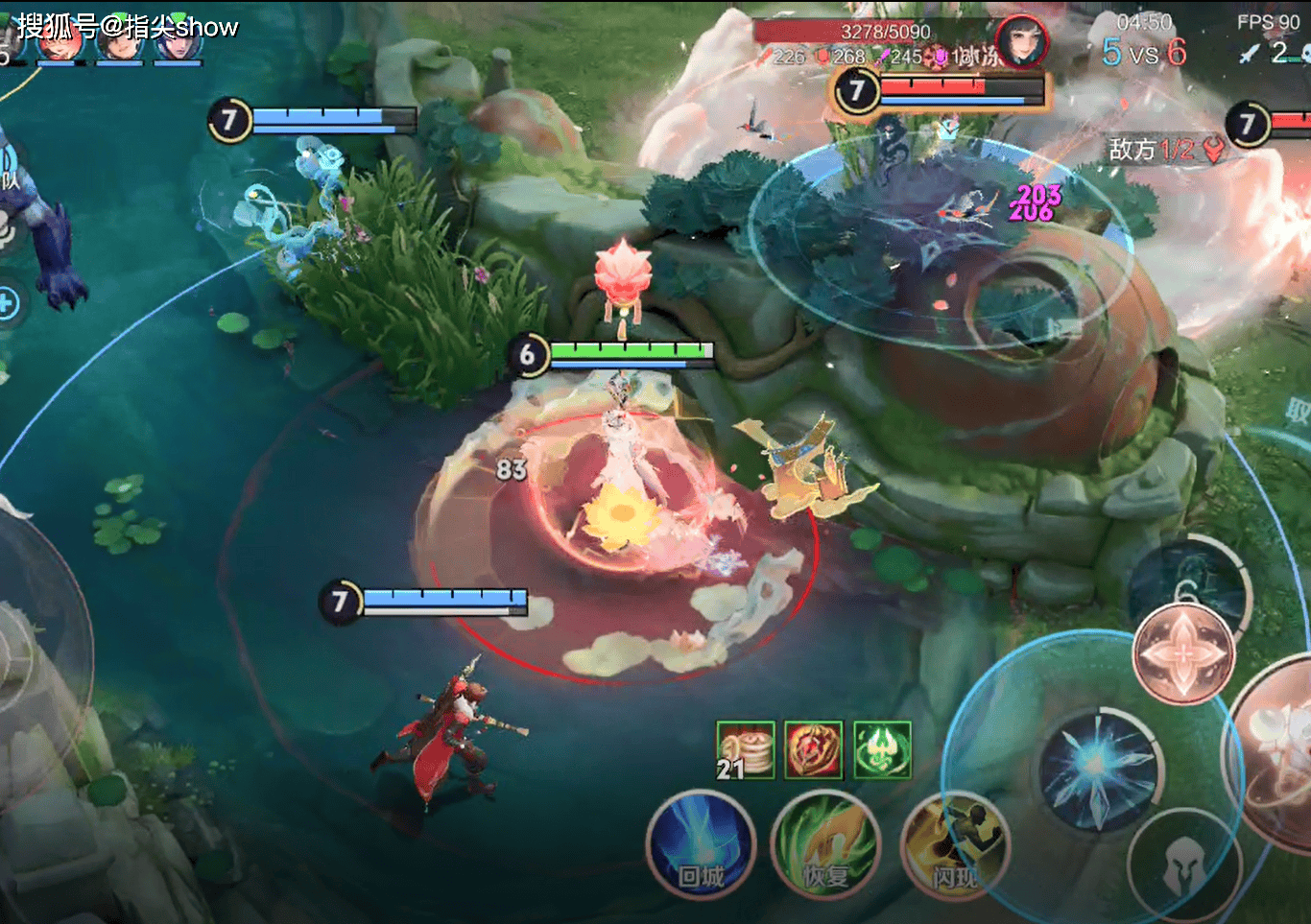1311x924 pixels.
Task: Select the green flame claw equipment icon
Action: (x=882, y=749)
